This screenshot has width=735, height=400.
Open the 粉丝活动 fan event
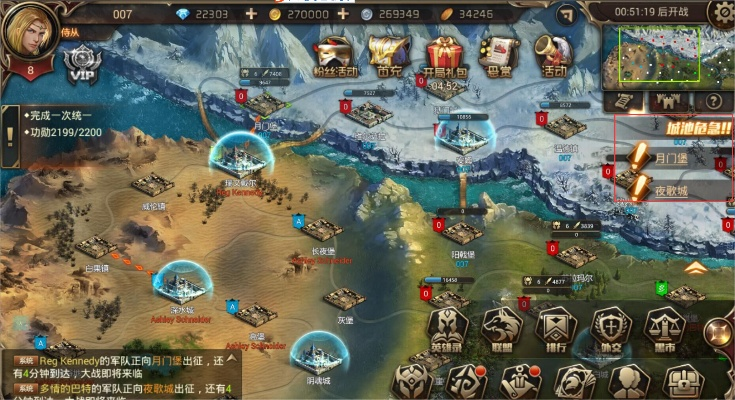tap(333, 54)
